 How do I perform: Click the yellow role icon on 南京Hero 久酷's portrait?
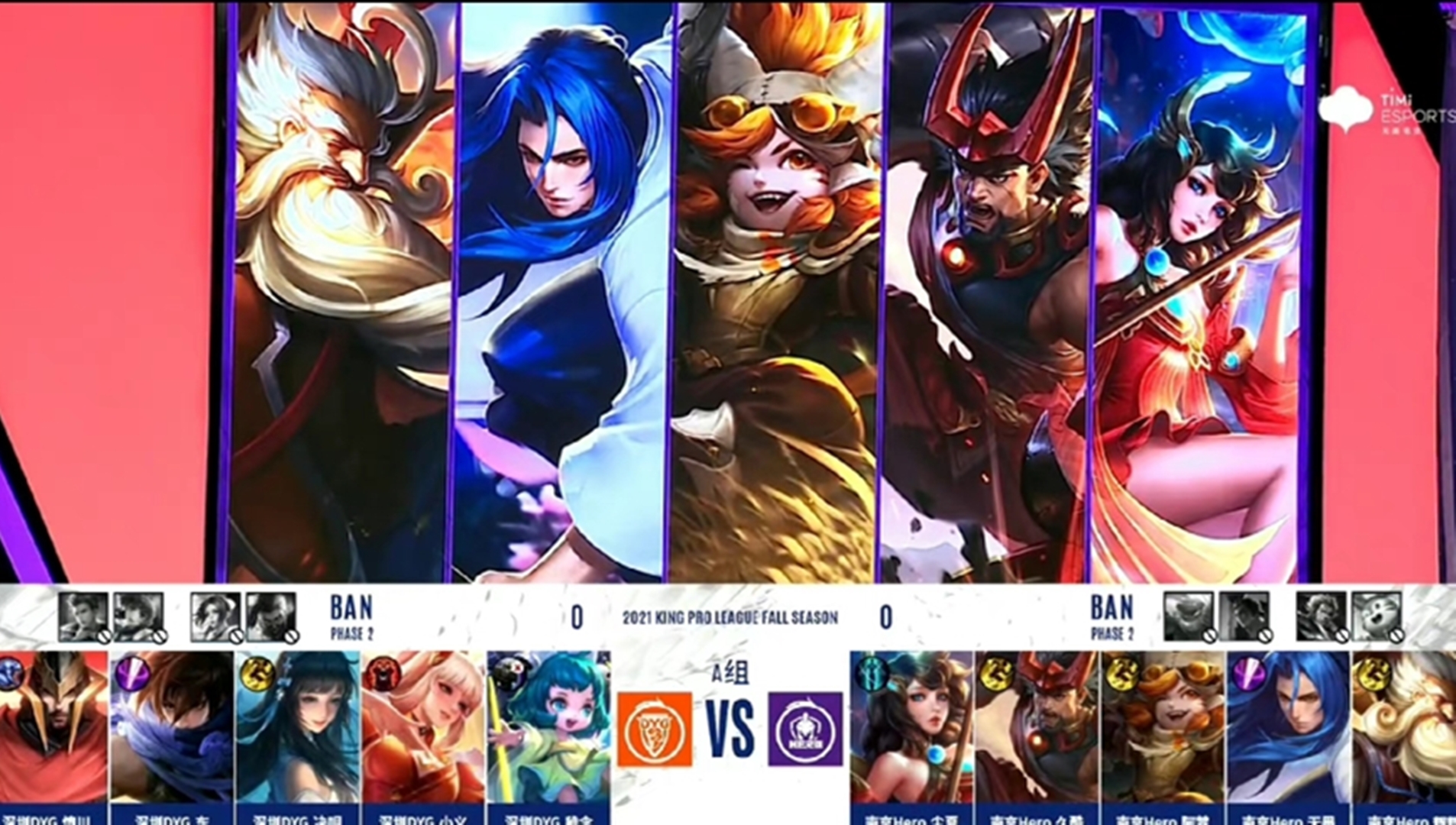pyautogui.click(x=995, y=674)
